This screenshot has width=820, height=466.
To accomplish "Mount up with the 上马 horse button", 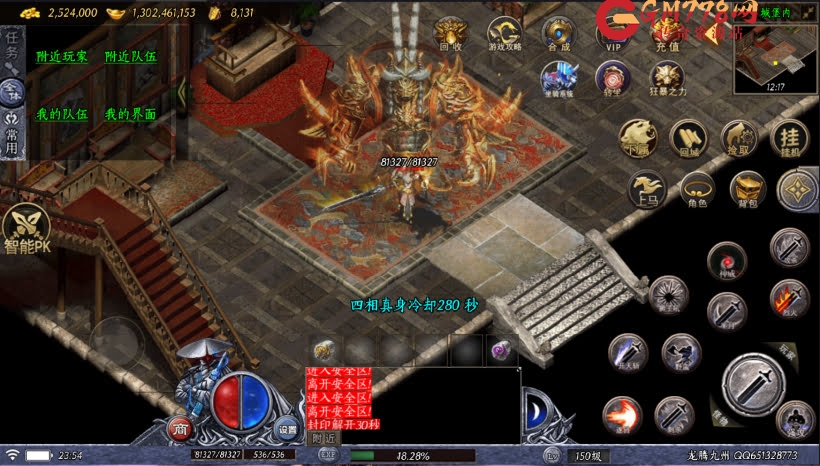I will (646, 187).
